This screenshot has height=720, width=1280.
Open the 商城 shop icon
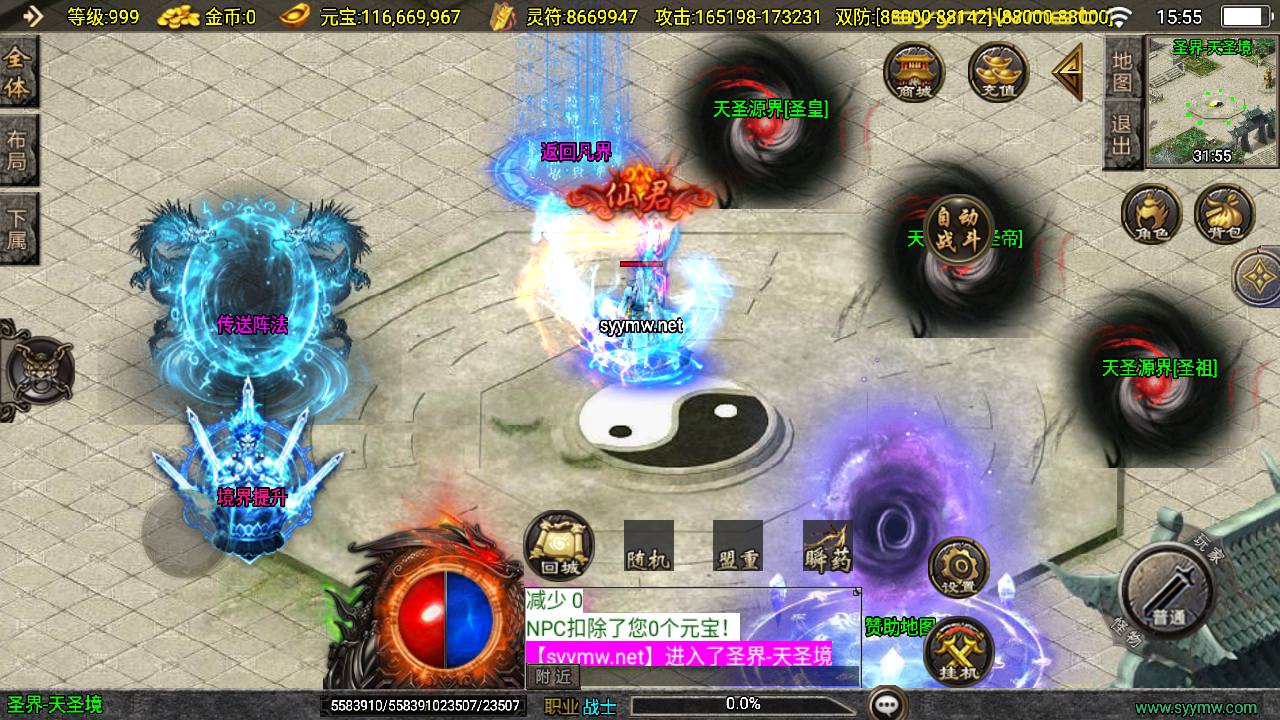(x=913, y=71)
